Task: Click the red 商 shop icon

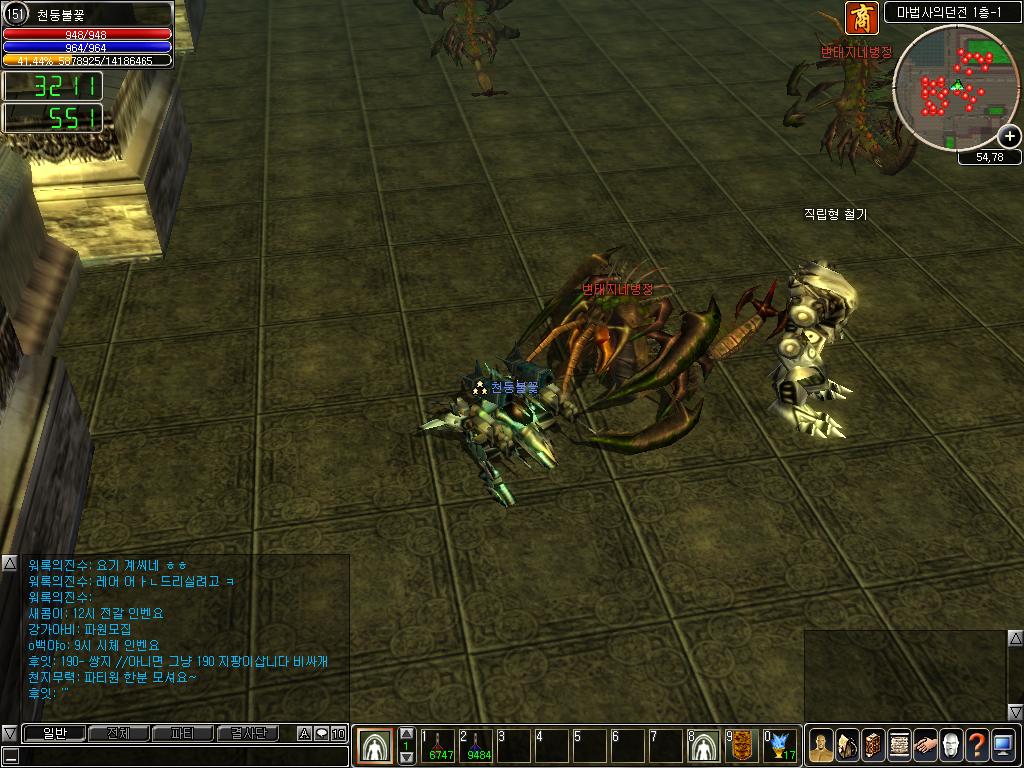Action: (861, 18)
